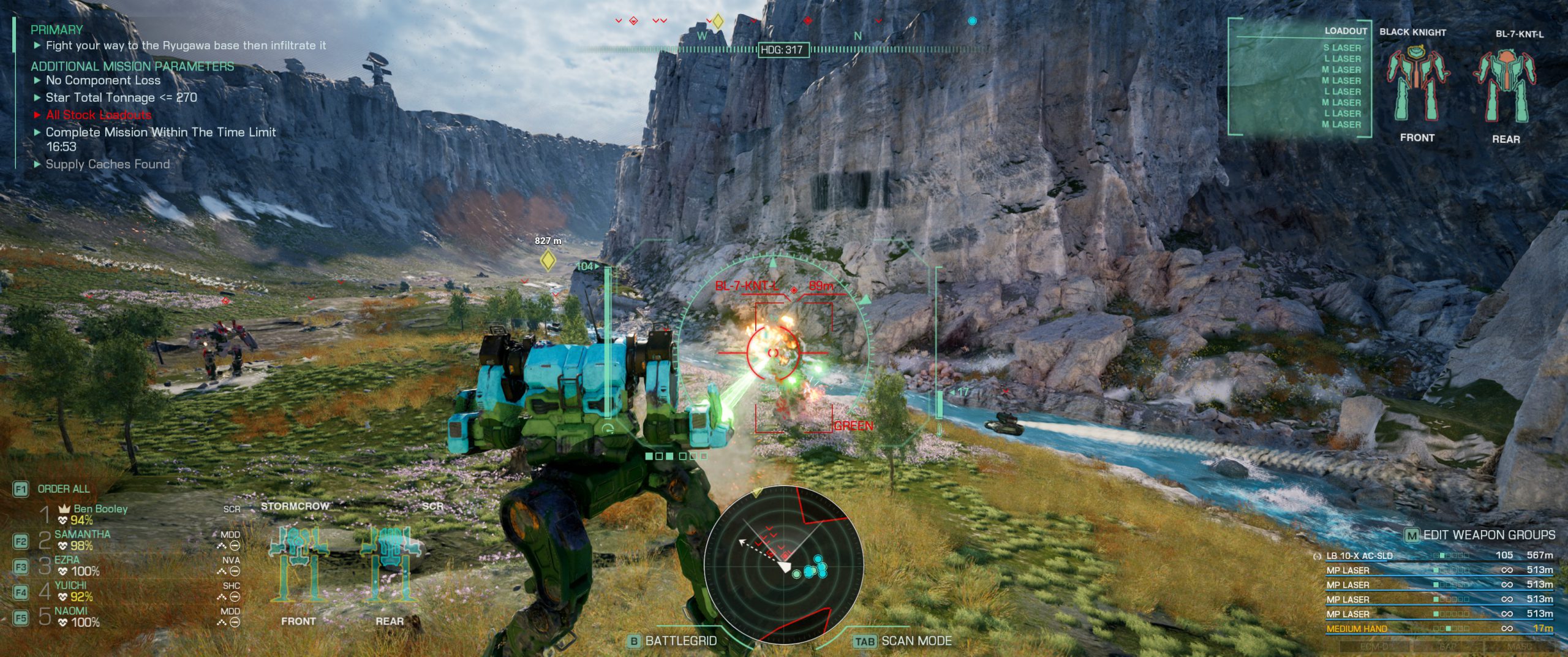Click the Stormcrow rear armor diagram
Image resolution: width=1568 pixels, height=657 pixels.
click(x=389, y=563)
